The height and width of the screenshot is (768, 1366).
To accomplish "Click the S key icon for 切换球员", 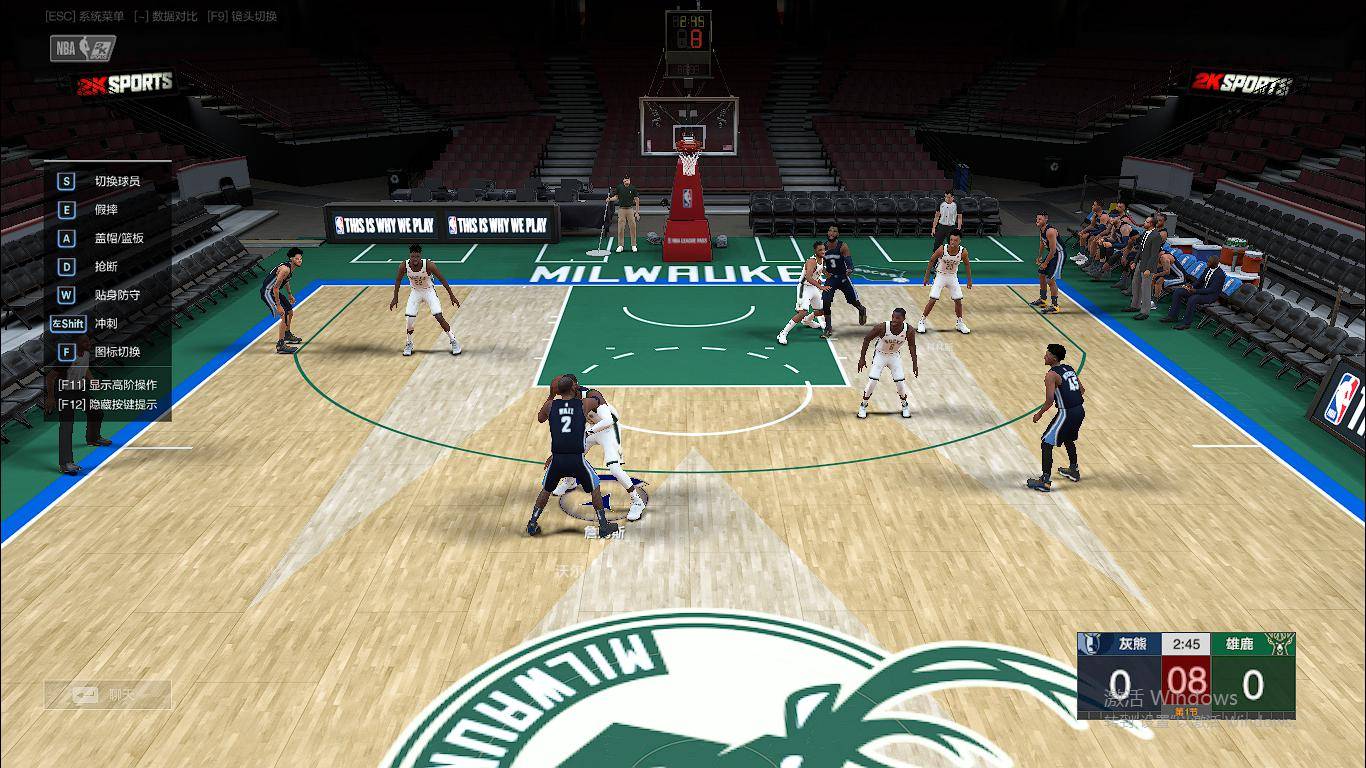I will tap(65, 181).
